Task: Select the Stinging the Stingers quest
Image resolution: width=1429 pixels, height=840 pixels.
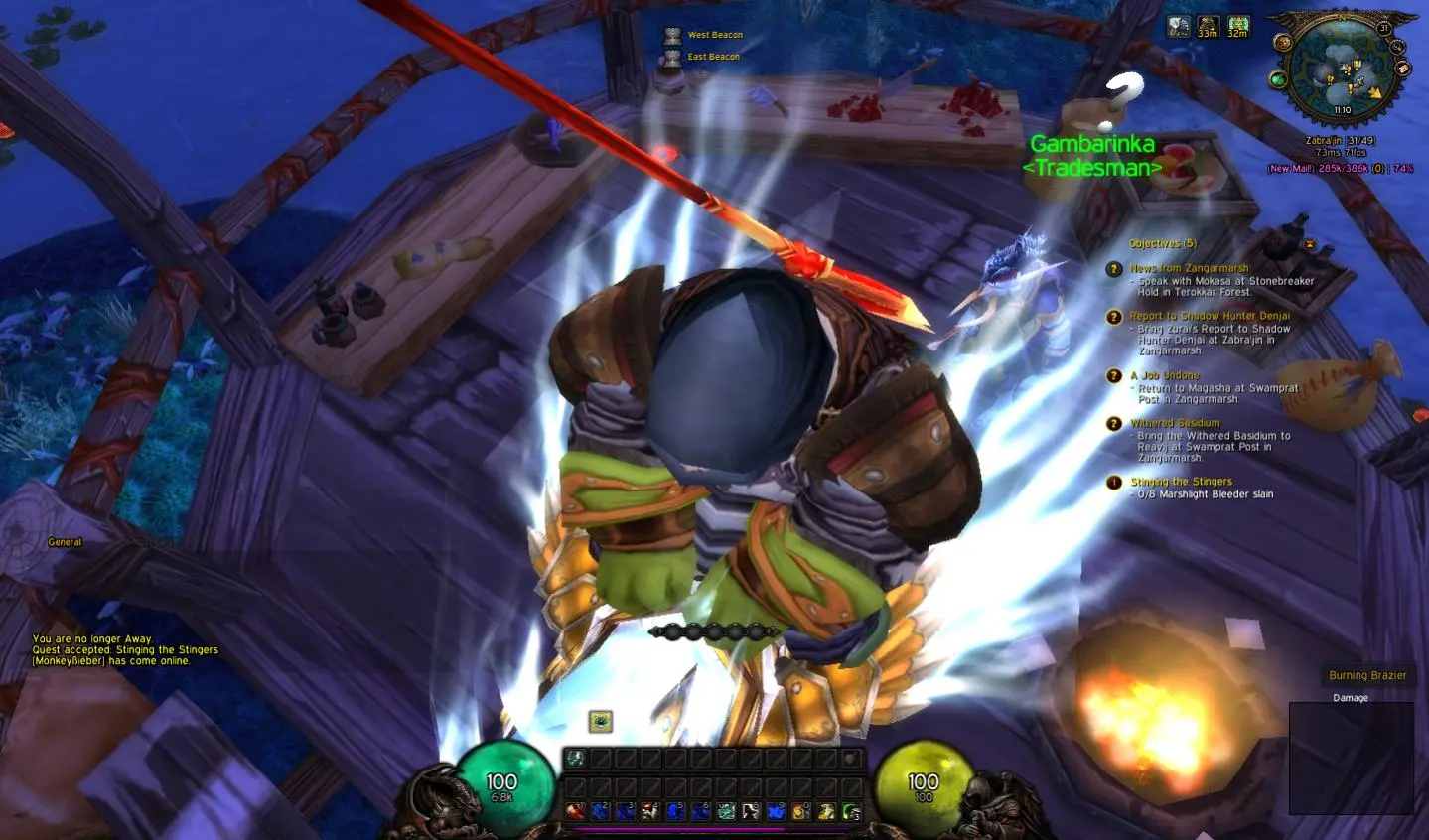Action: 1181,482
